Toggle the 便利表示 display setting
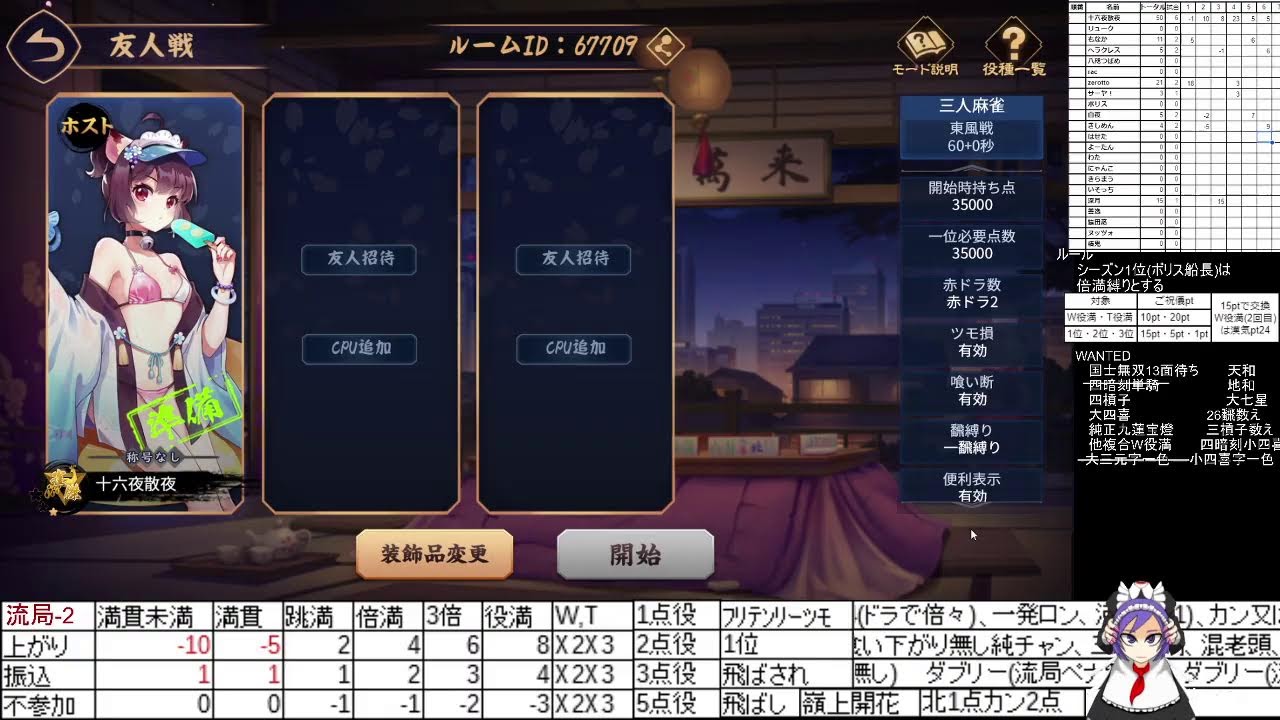This screenshot has width=1280, height=720. pyautogui.click(x=972, y=489)
